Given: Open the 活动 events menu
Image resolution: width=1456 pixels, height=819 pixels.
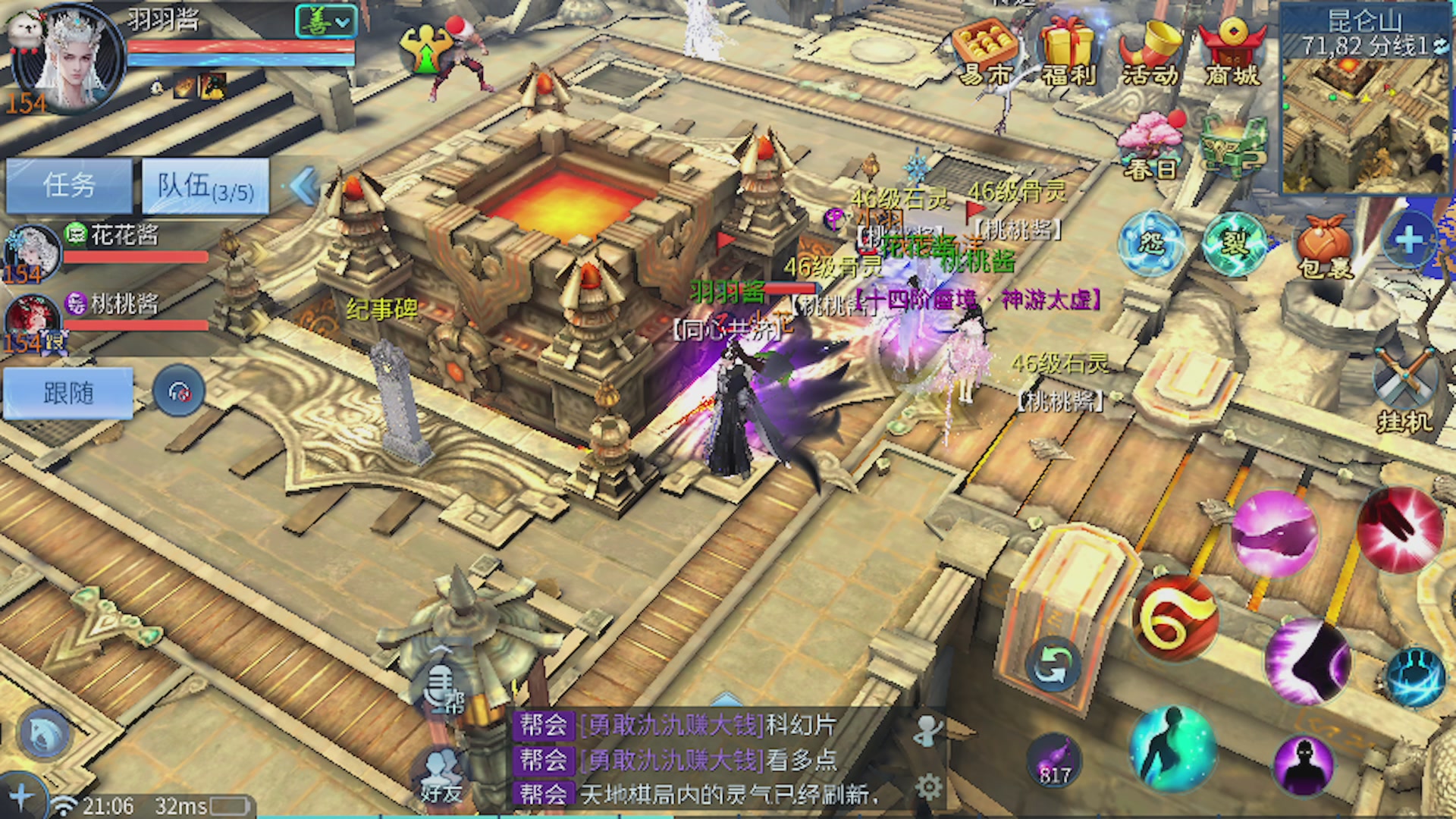Looking at the screenshot, I should (x=1150, y=52).
